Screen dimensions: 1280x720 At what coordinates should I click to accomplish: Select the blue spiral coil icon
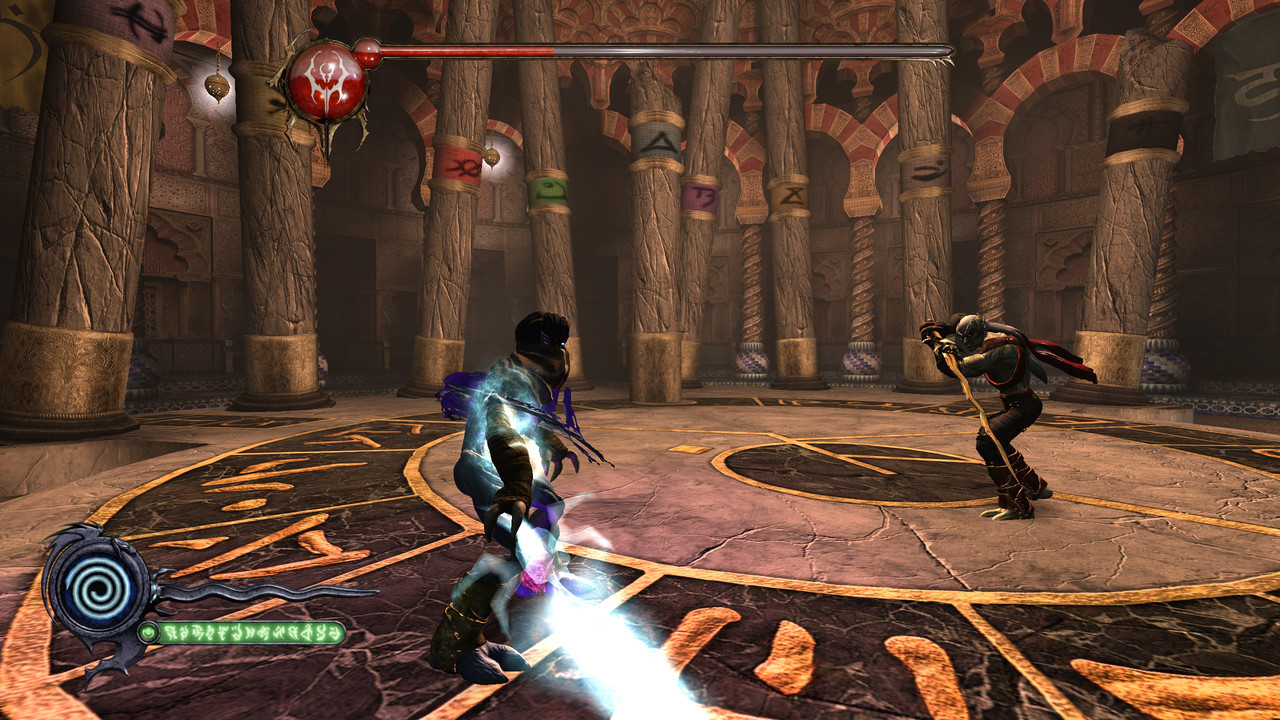click(x=96, y=582)
